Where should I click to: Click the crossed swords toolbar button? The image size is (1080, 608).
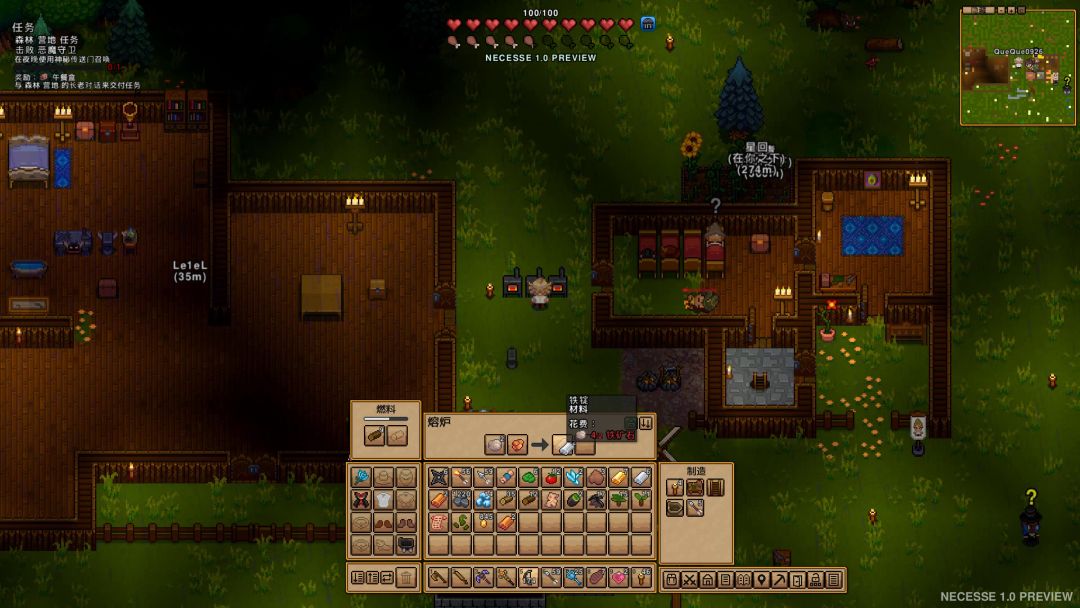[x=689, y=579]
